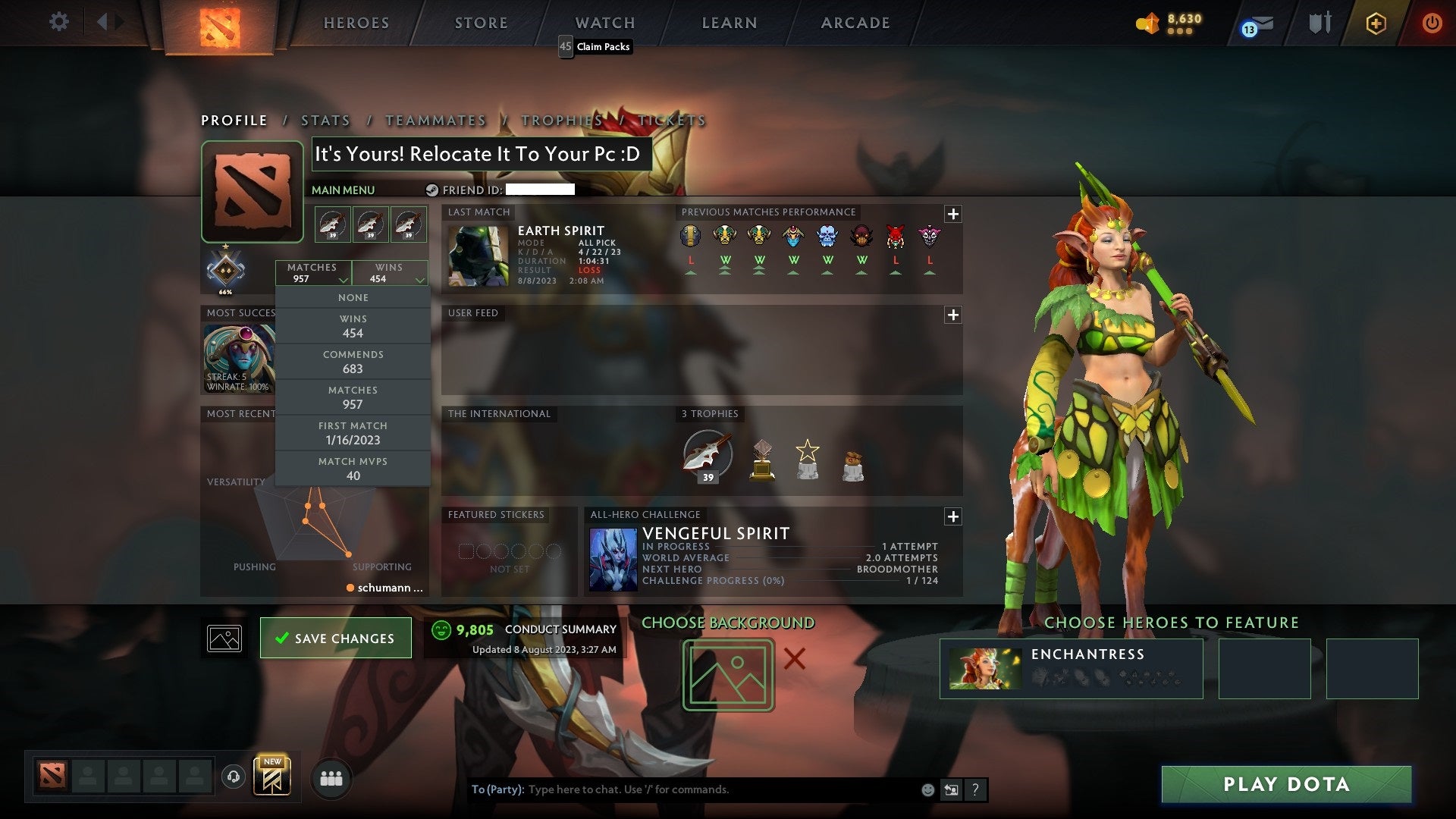
Task: Click the party chat input field
Action: click(x=682, y=789)
